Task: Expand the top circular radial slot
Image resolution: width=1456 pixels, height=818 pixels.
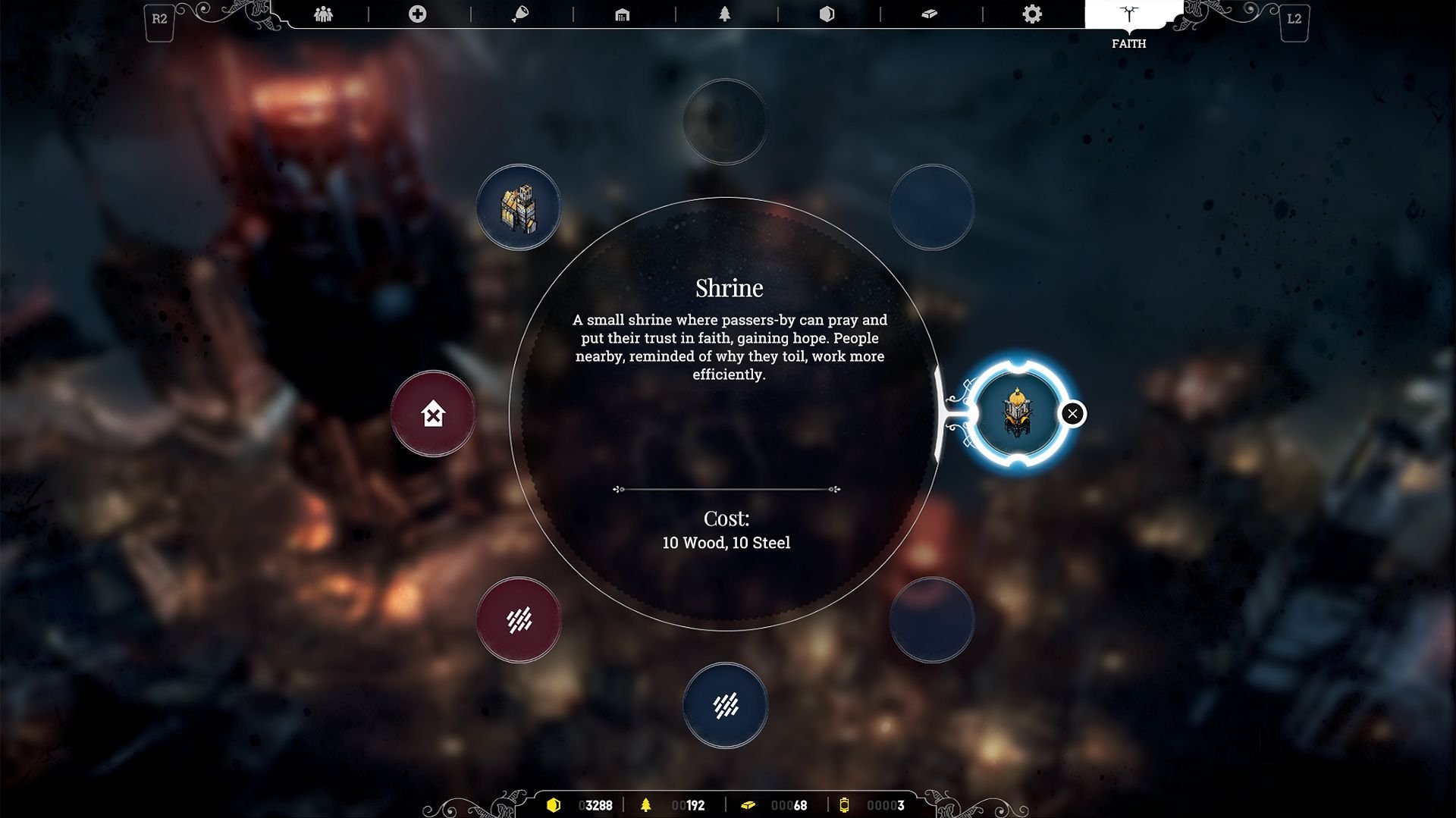Action: click(726, 121)
